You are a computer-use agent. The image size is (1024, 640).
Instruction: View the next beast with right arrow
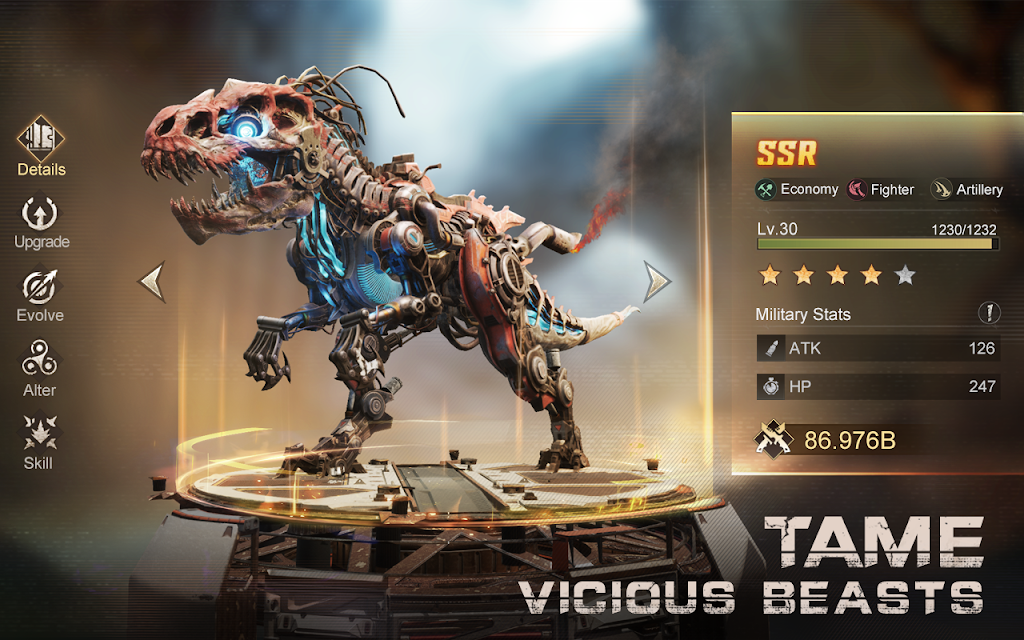pos(656,281)
